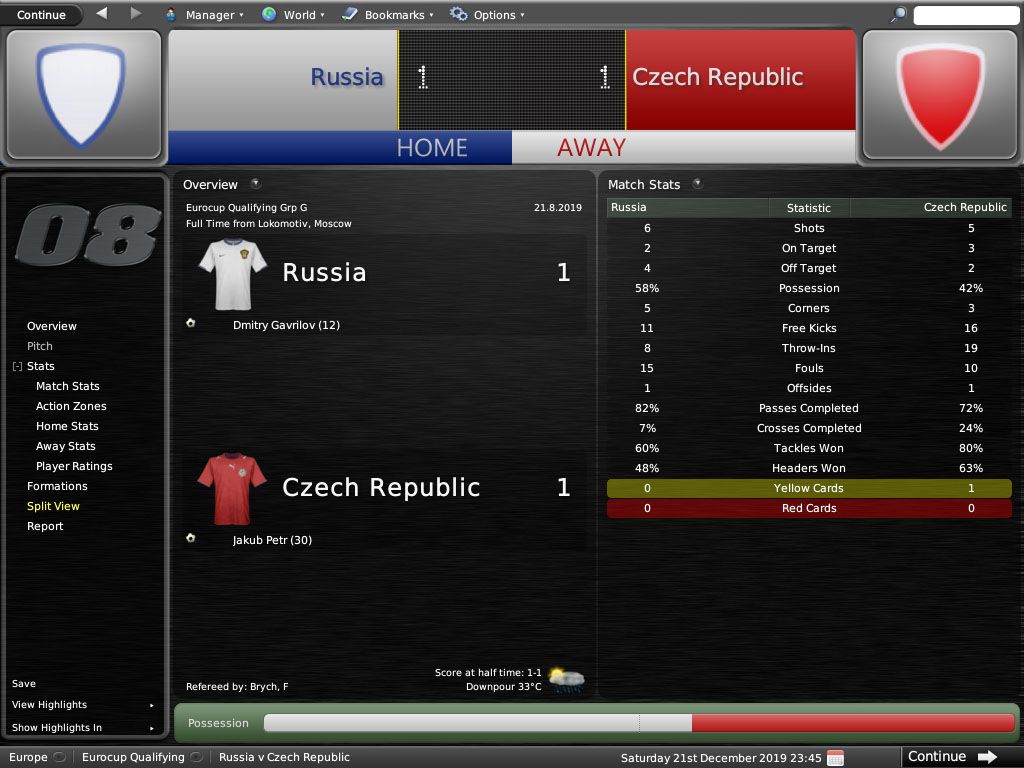Select Overview in the side menu
The width and height of the screenshot is (1024, 768).
point(52,326)
